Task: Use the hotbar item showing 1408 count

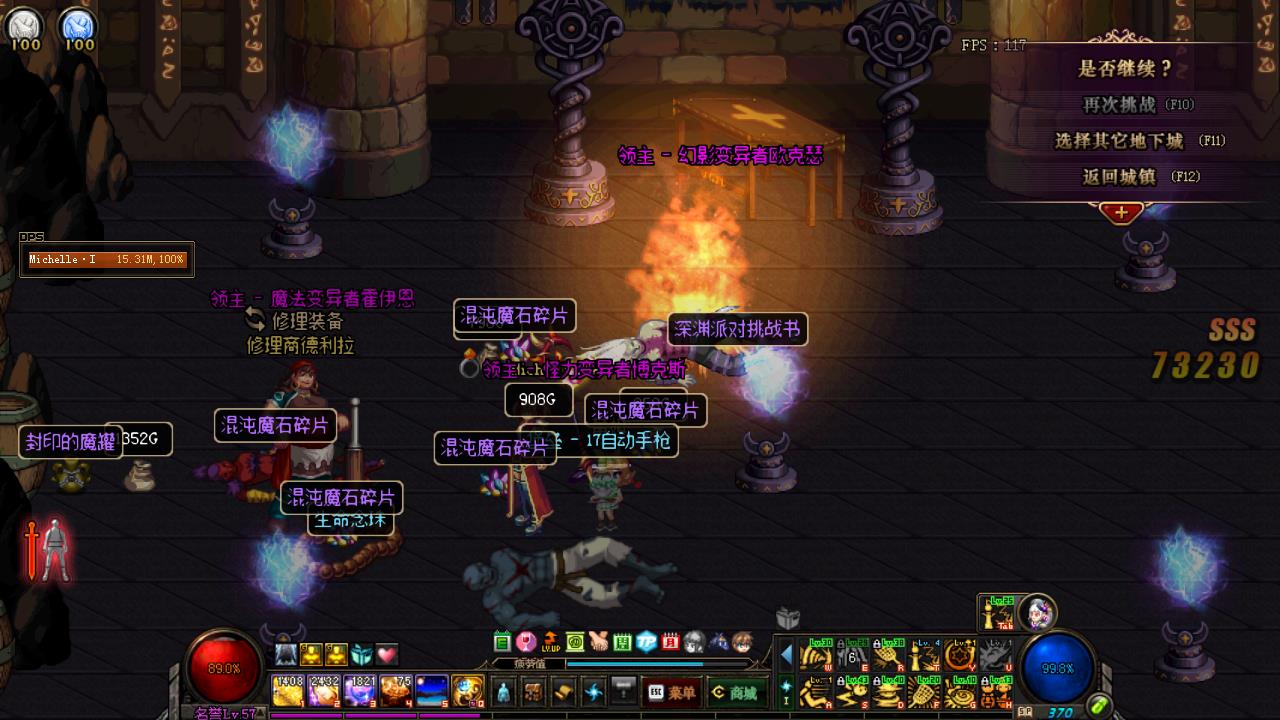Action: [x=287, y=691]
